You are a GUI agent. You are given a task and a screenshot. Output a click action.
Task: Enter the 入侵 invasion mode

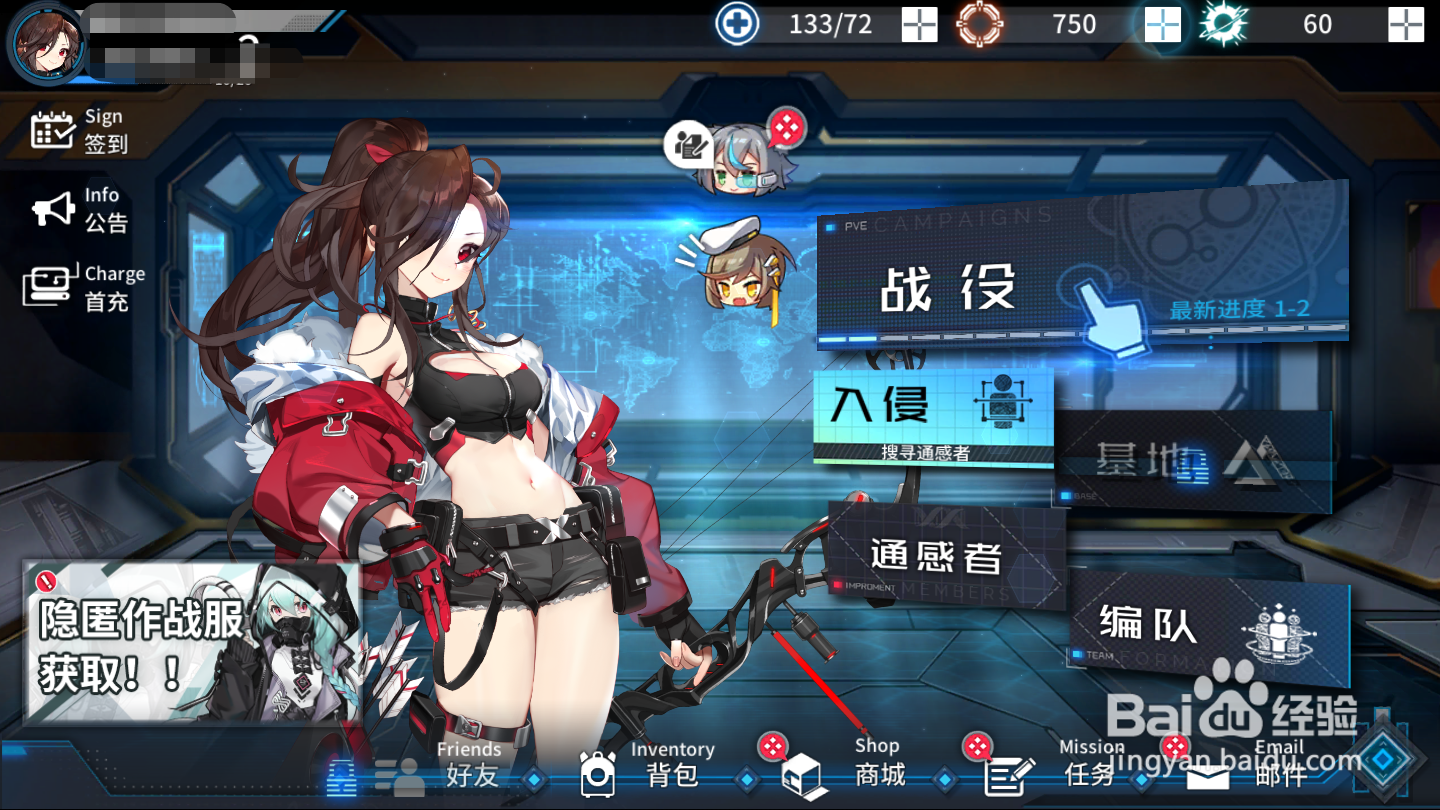pyautogui.click(x=932, y=415)
